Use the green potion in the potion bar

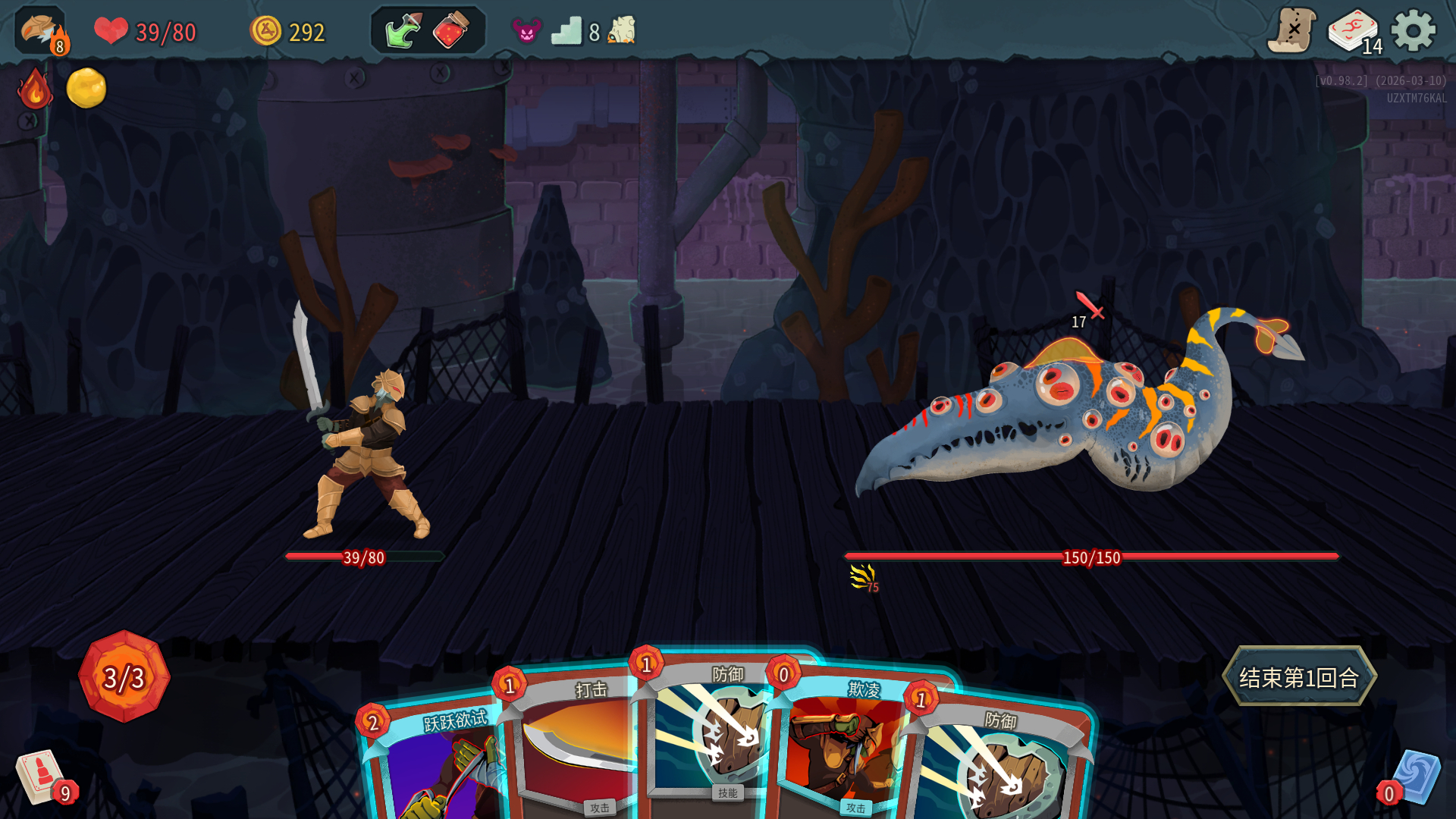coord(403,31)
